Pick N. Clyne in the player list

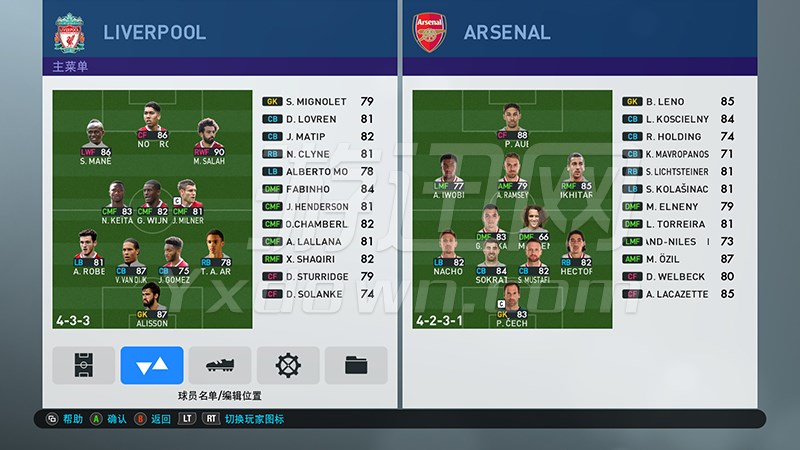click(318, 154)
